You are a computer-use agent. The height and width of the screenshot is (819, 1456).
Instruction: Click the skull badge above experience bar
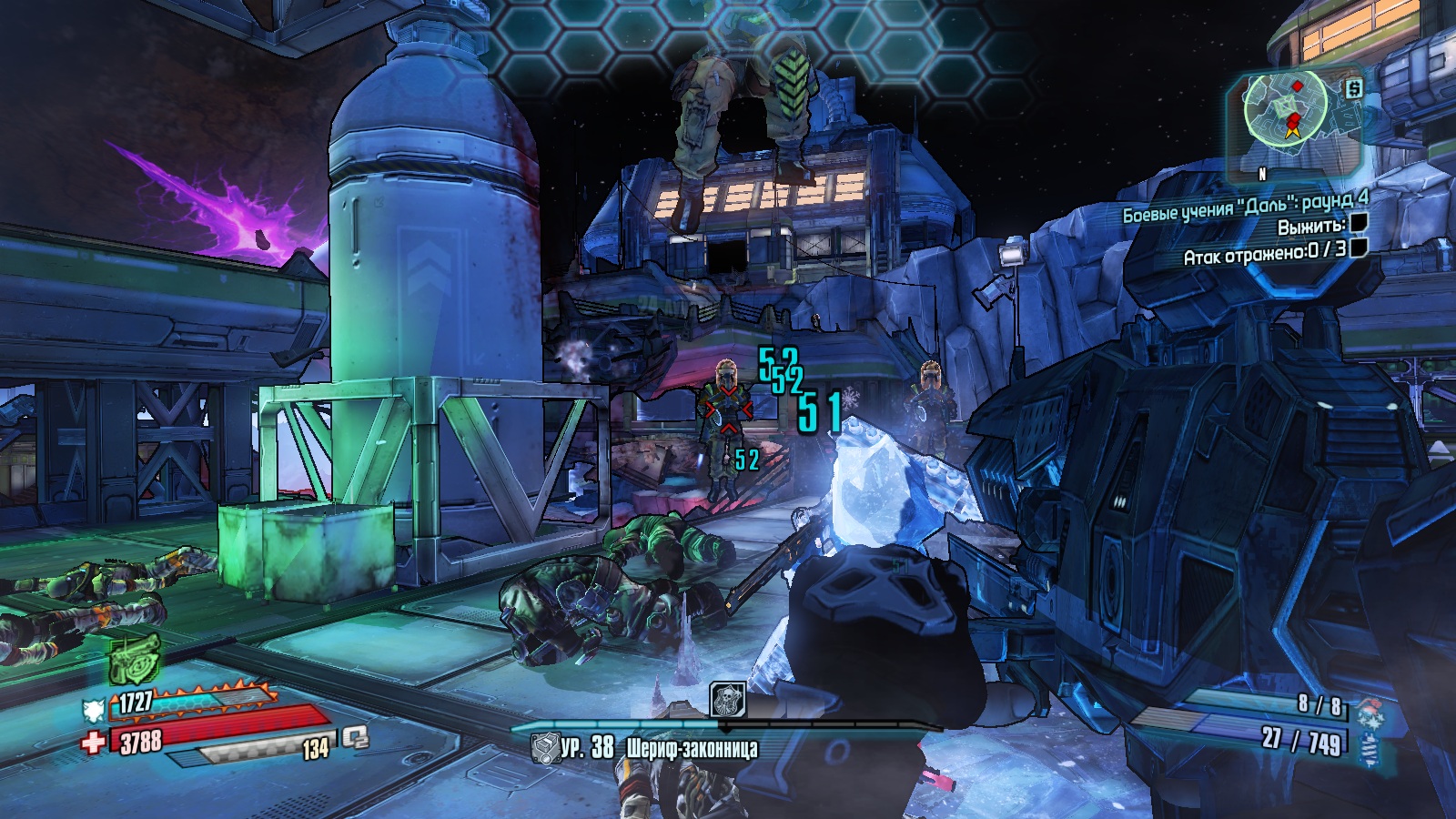pyautogui.click(x=727, y=699)
